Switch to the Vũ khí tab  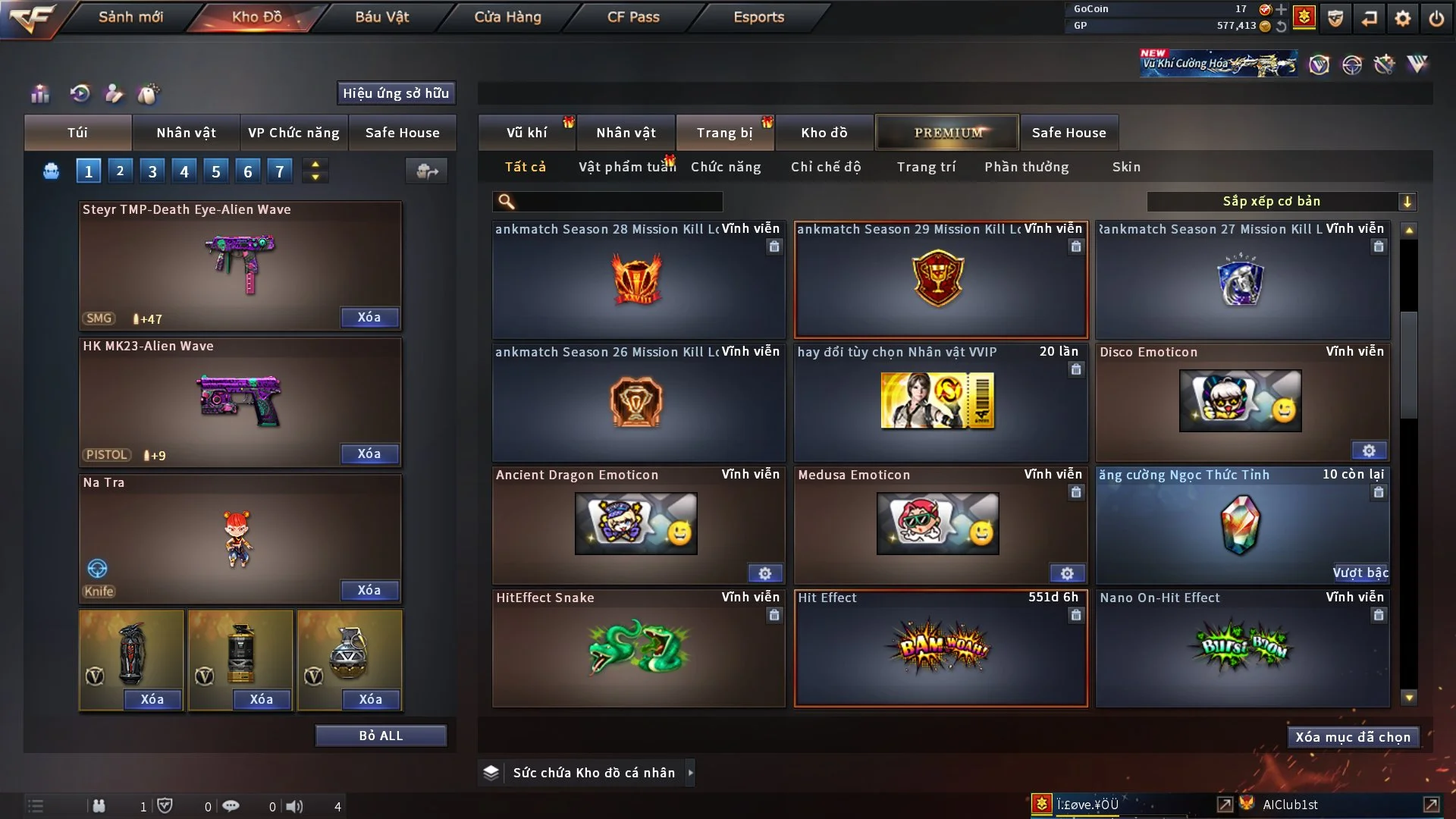point(526,133)
